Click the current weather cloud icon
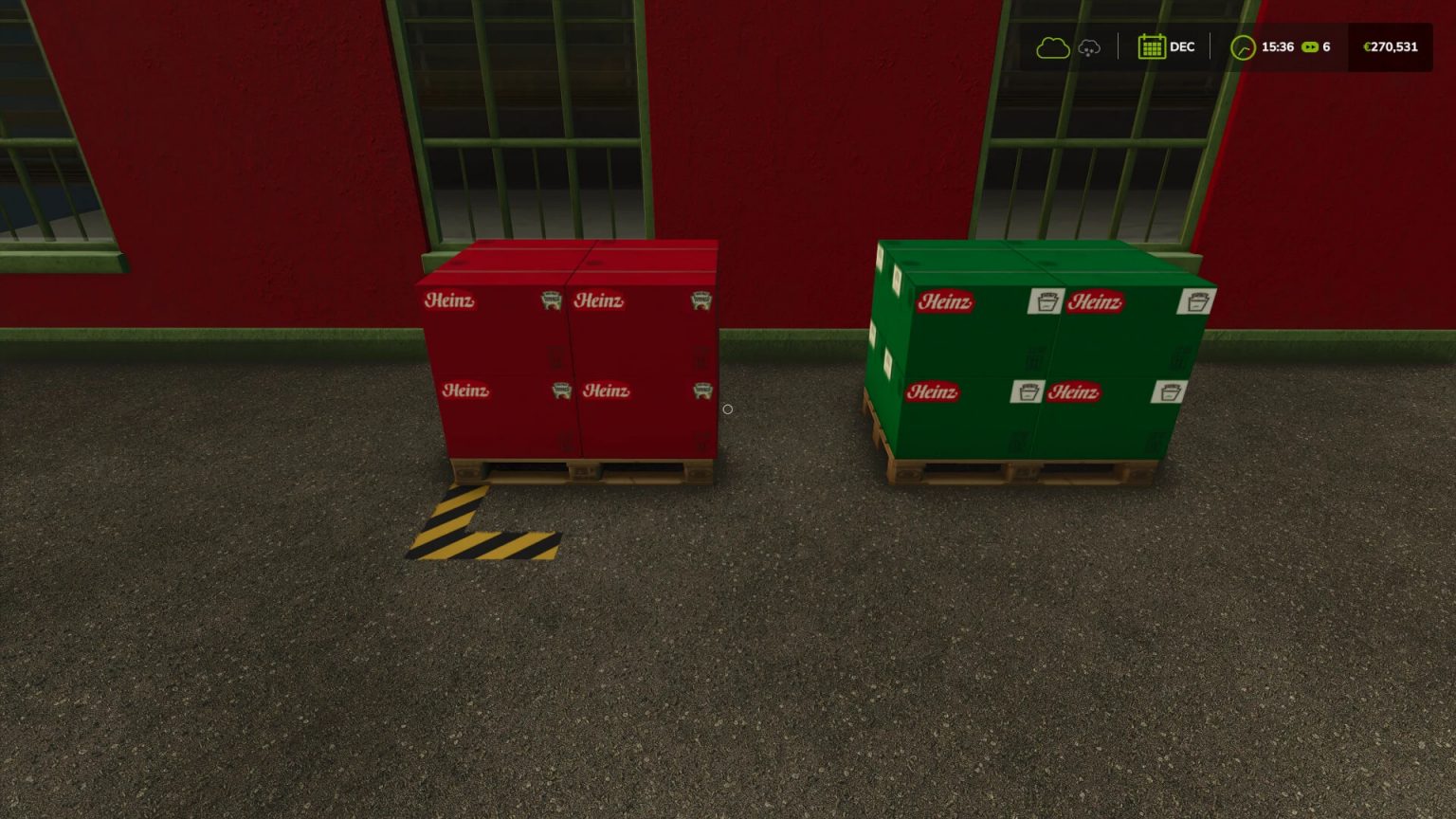The height and width of the screenshot is (819, 1456). [x=1052, y=47]
